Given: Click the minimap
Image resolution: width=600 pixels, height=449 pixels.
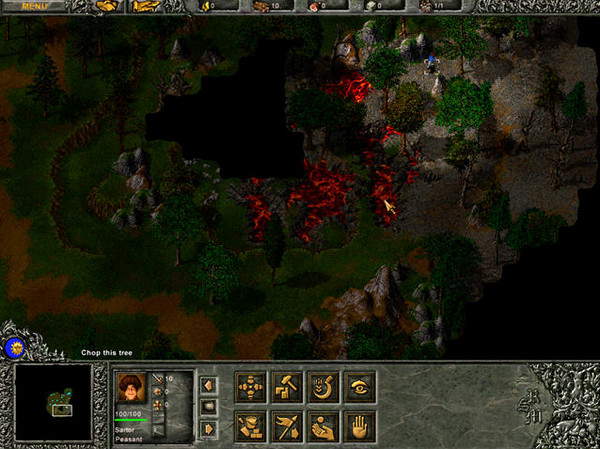Looking at the screenshot, I should click(53, 402).
